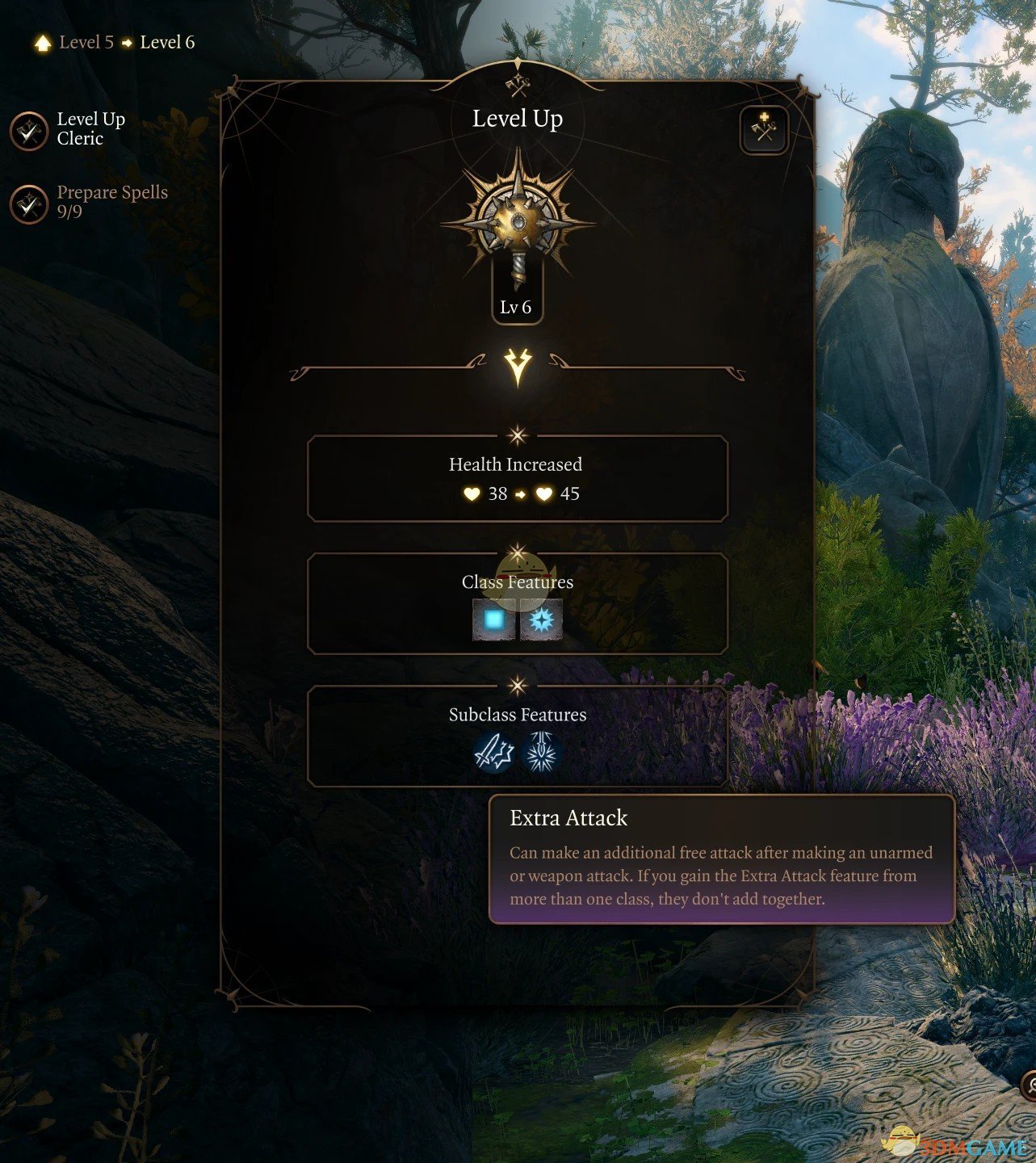Click the crossed sword Extra Attack subclass icon
Image resolution: width=1036 pixels, height=1163 pixels.
492,753
